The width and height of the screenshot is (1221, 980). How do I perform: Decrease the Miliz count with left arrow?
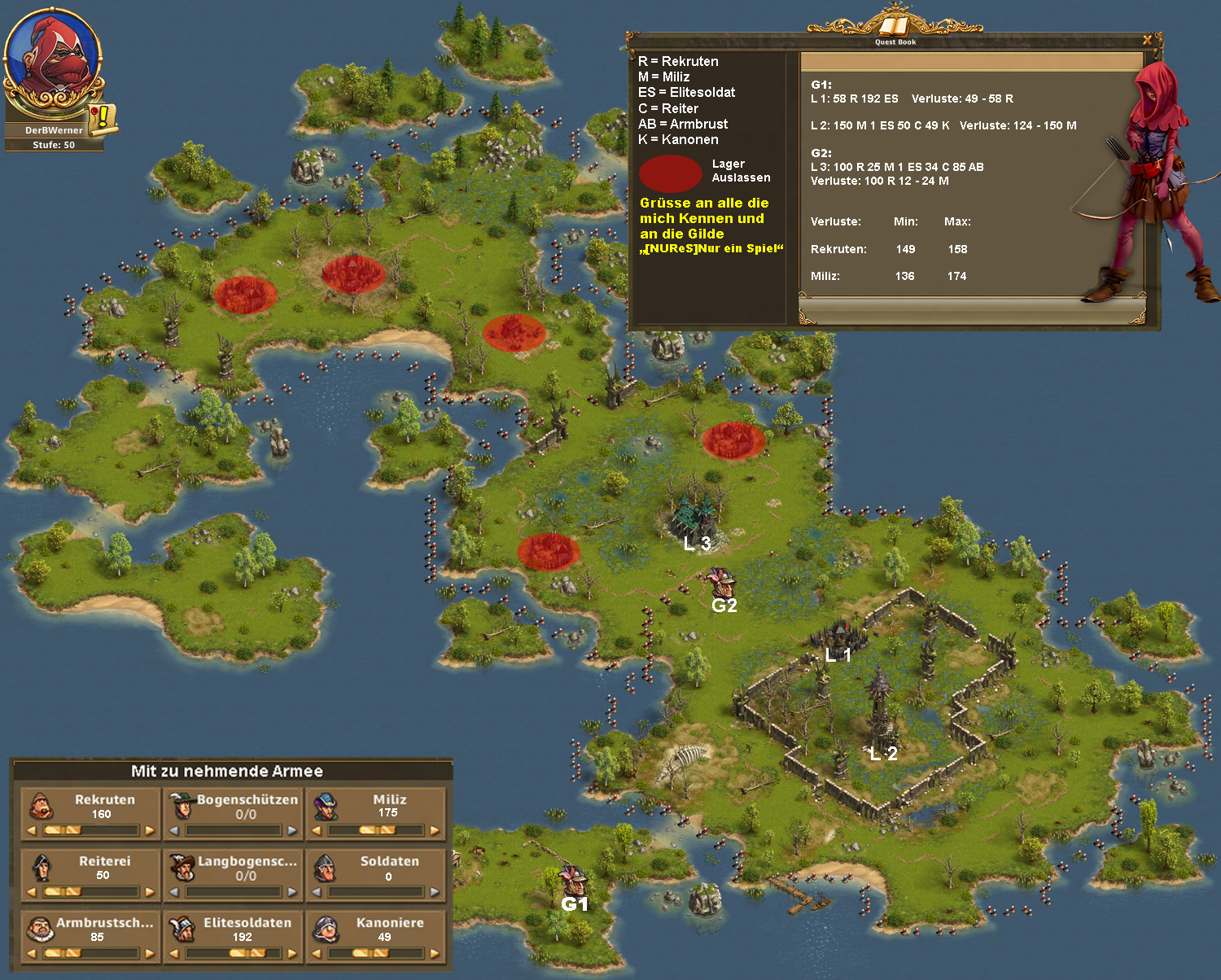point(317,831)
